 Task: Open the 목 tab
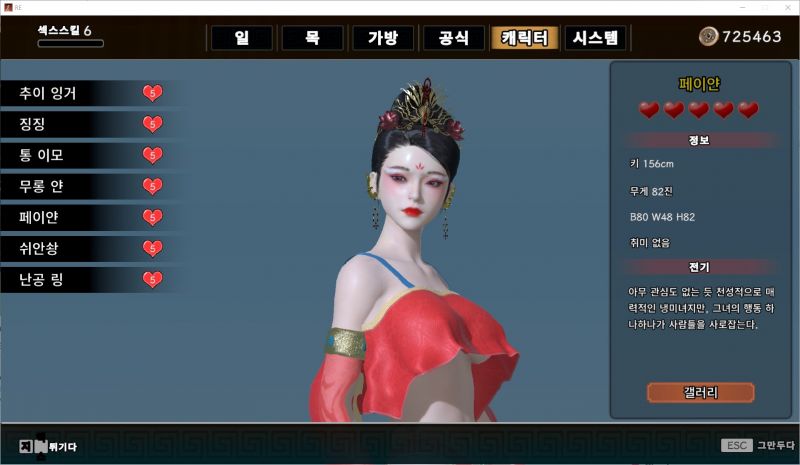pos(311,38)
